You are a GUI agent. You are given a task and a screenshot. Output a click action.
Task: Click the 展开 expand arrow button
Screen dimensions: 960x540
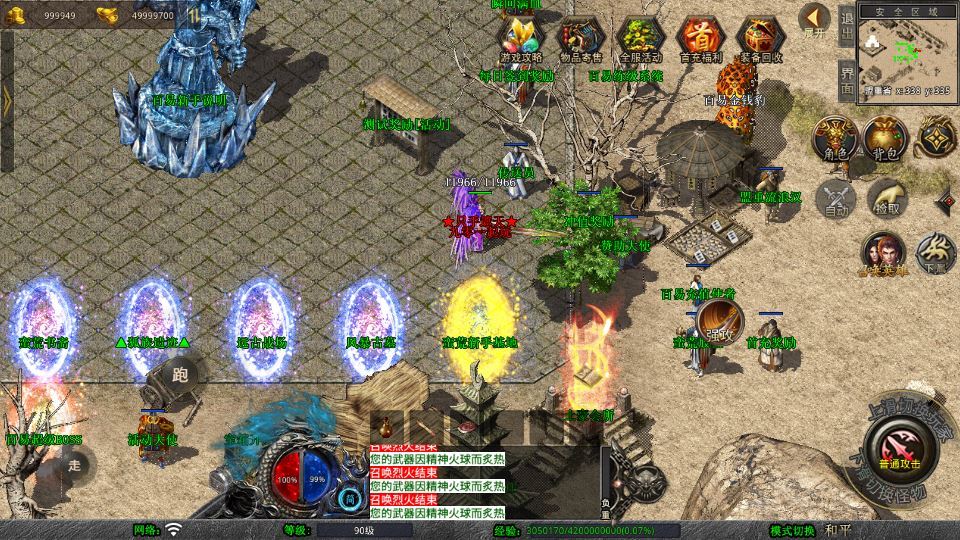(815, 20)
